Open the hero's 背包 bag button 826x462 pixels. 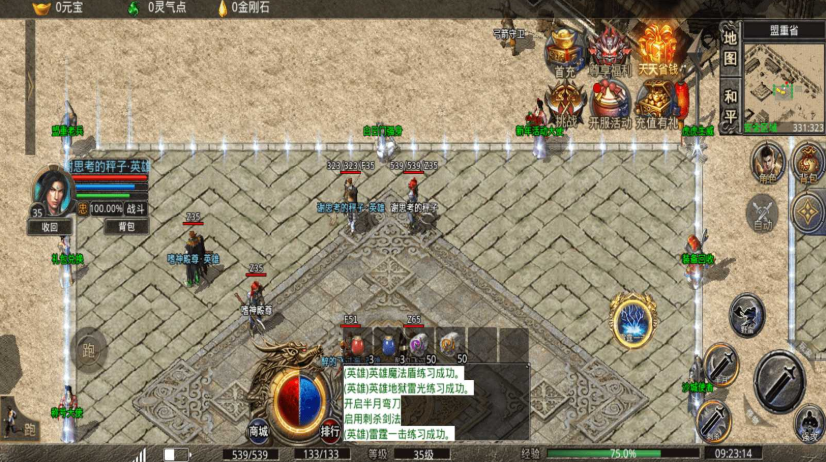[126, 227]
